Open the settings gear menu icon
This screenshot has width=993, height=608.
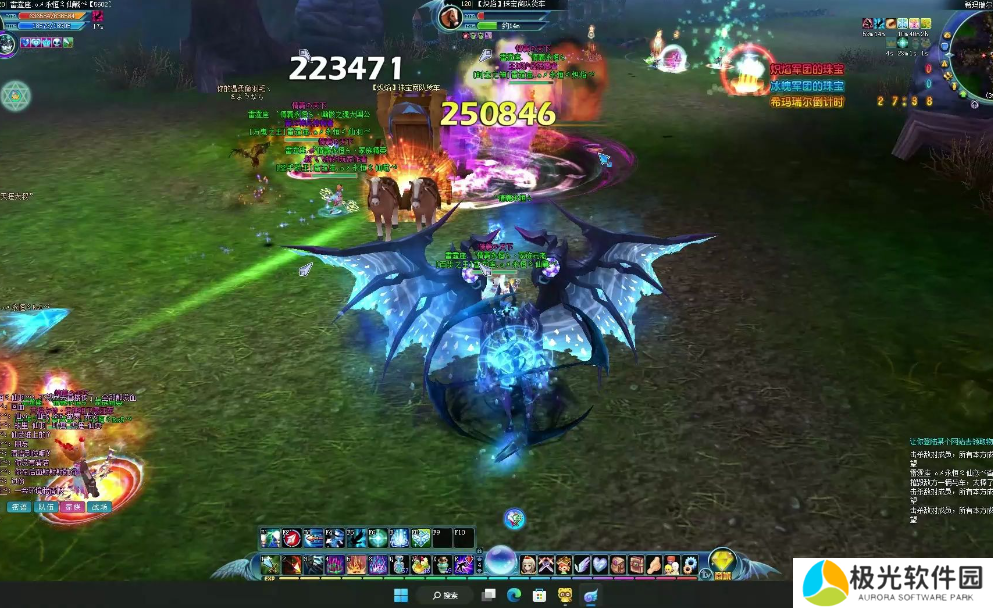click(688, 565)
